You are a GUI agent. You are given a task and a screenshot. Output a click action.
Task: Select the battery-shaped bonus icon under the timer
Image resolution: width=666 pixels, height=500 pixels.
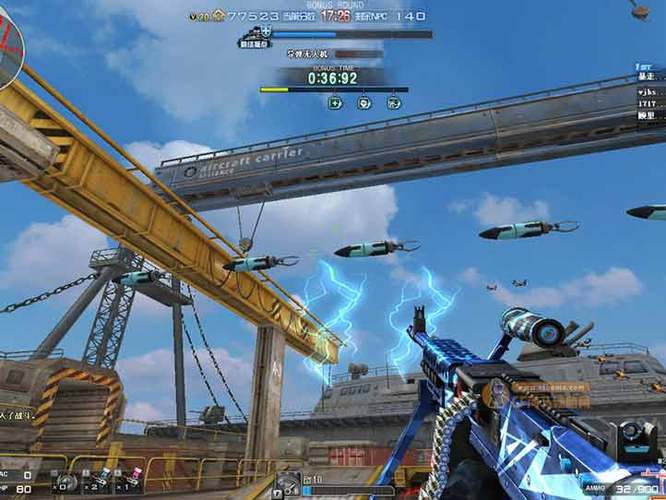pyautogui.click(x=335, y=102)
